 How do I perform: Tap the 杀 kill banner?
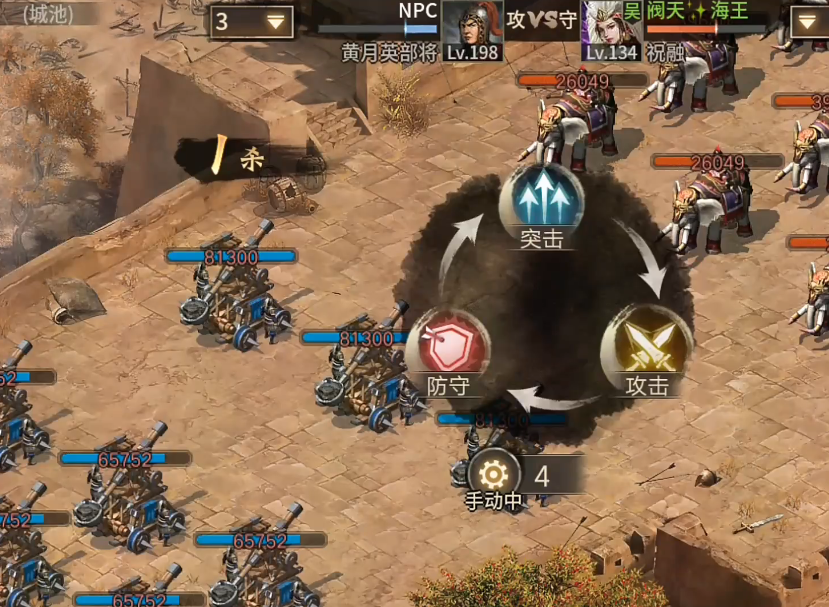click(x=235, y=157)
